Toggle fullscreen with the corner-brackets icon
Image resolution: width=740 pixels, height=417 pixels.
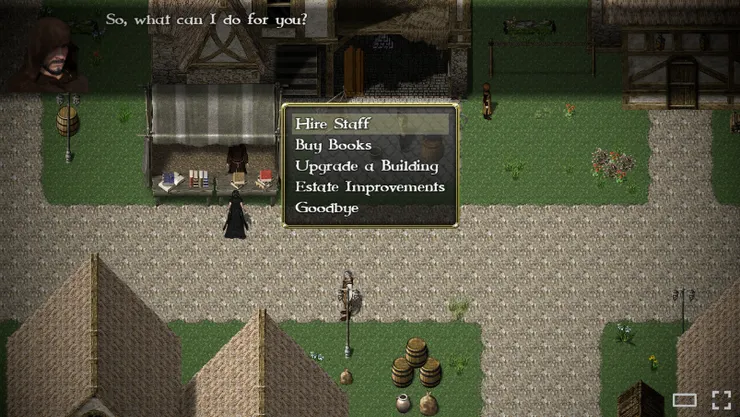(x=721, y=399)
